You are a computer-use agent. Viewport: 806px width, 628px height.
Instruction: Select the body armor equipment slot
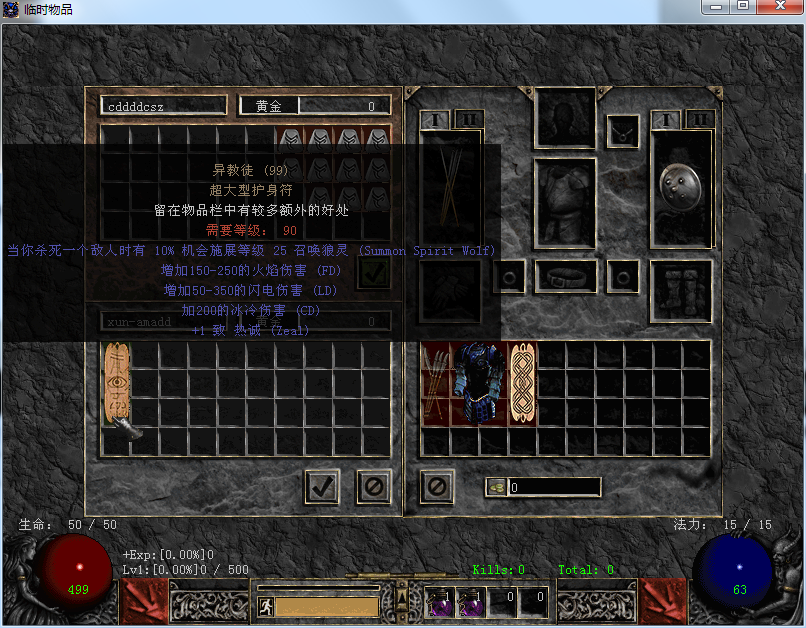[x=565, y=200]
